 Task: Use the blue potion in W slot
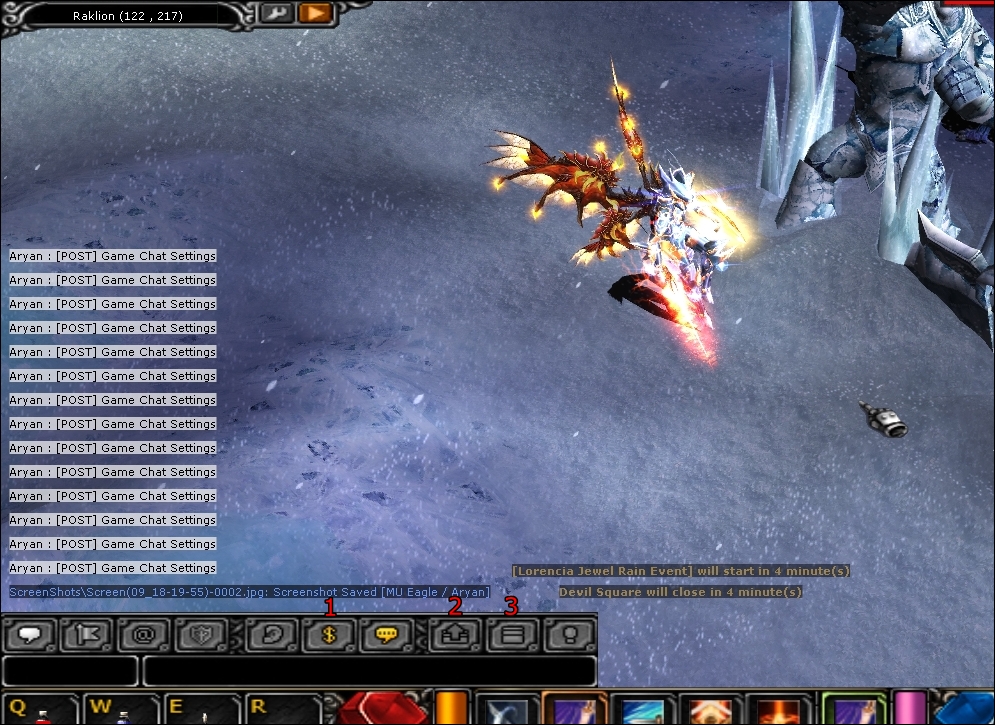click(x=121, y=710)
